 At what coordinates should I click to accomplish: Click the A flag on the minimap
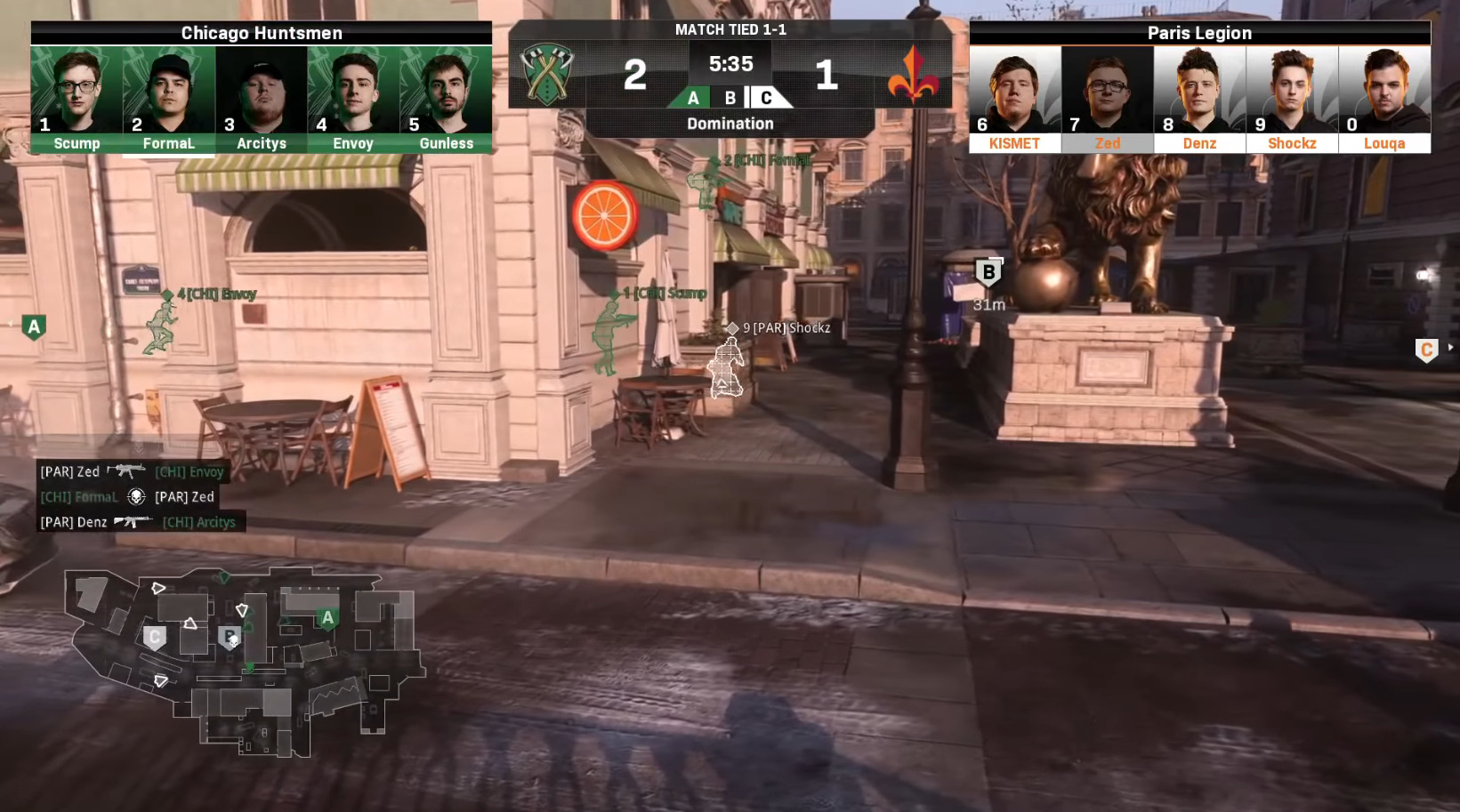point(327,618)
